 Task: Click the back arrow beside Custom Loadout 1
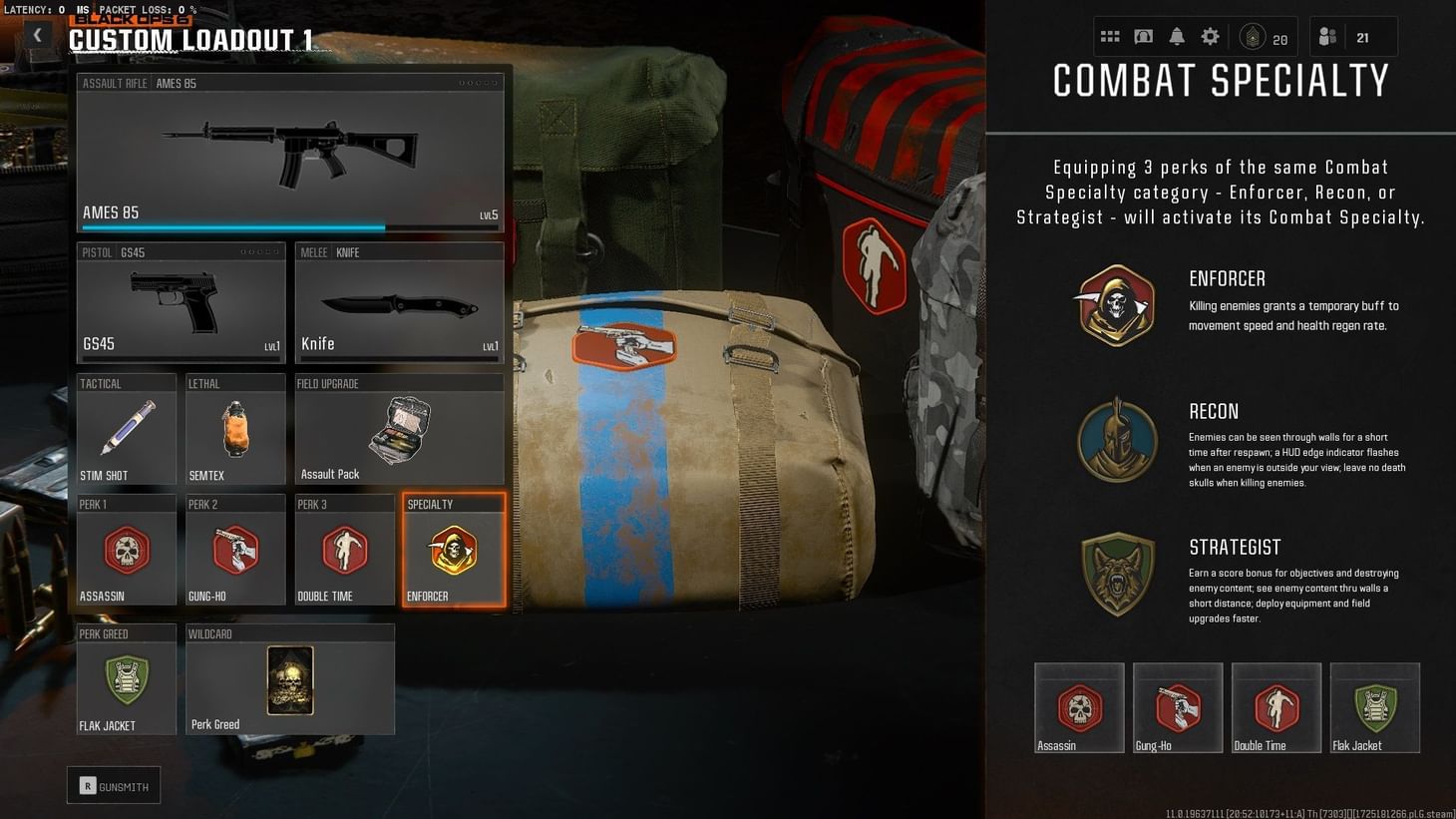[37, 34]
